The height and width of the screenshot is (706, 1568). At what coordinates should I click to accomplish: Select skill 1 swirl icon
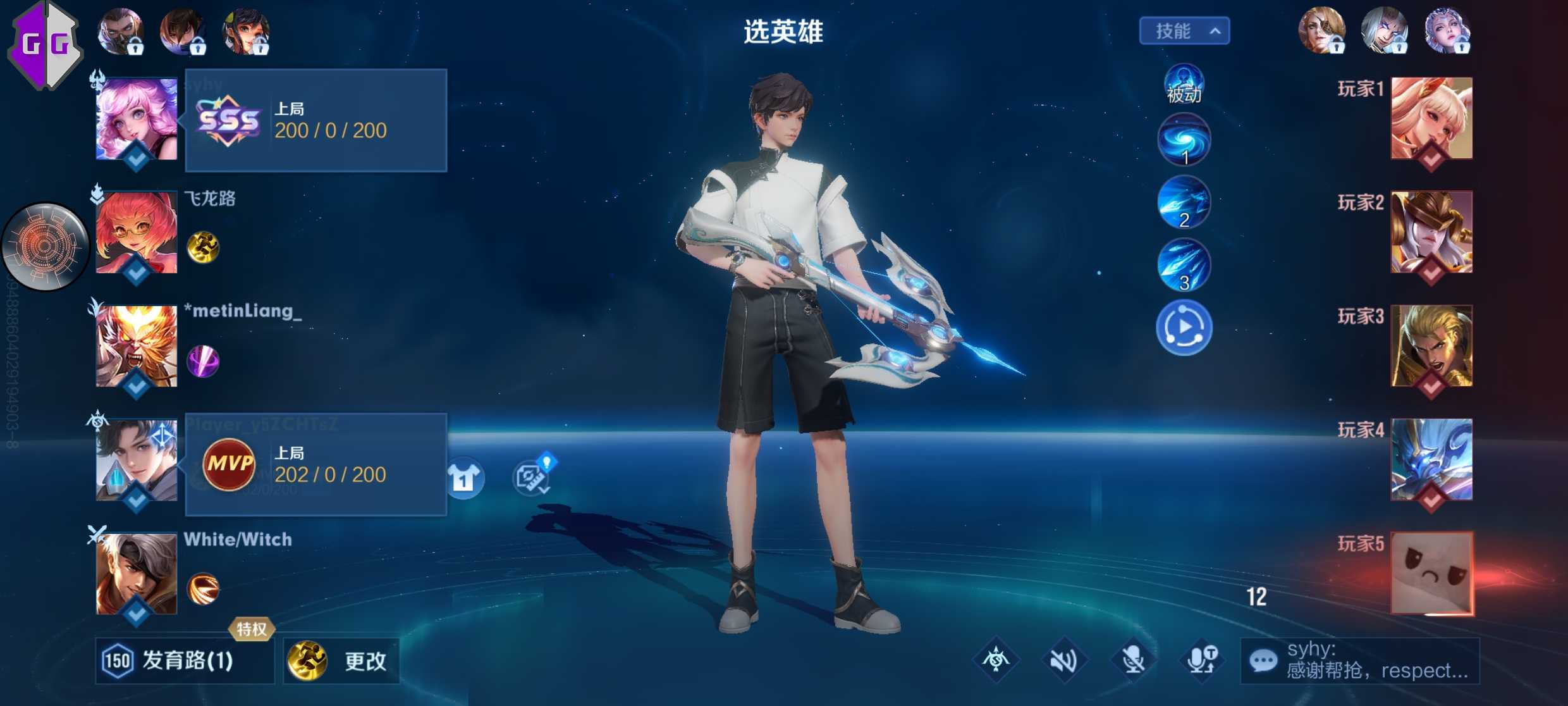point(1184,140)
